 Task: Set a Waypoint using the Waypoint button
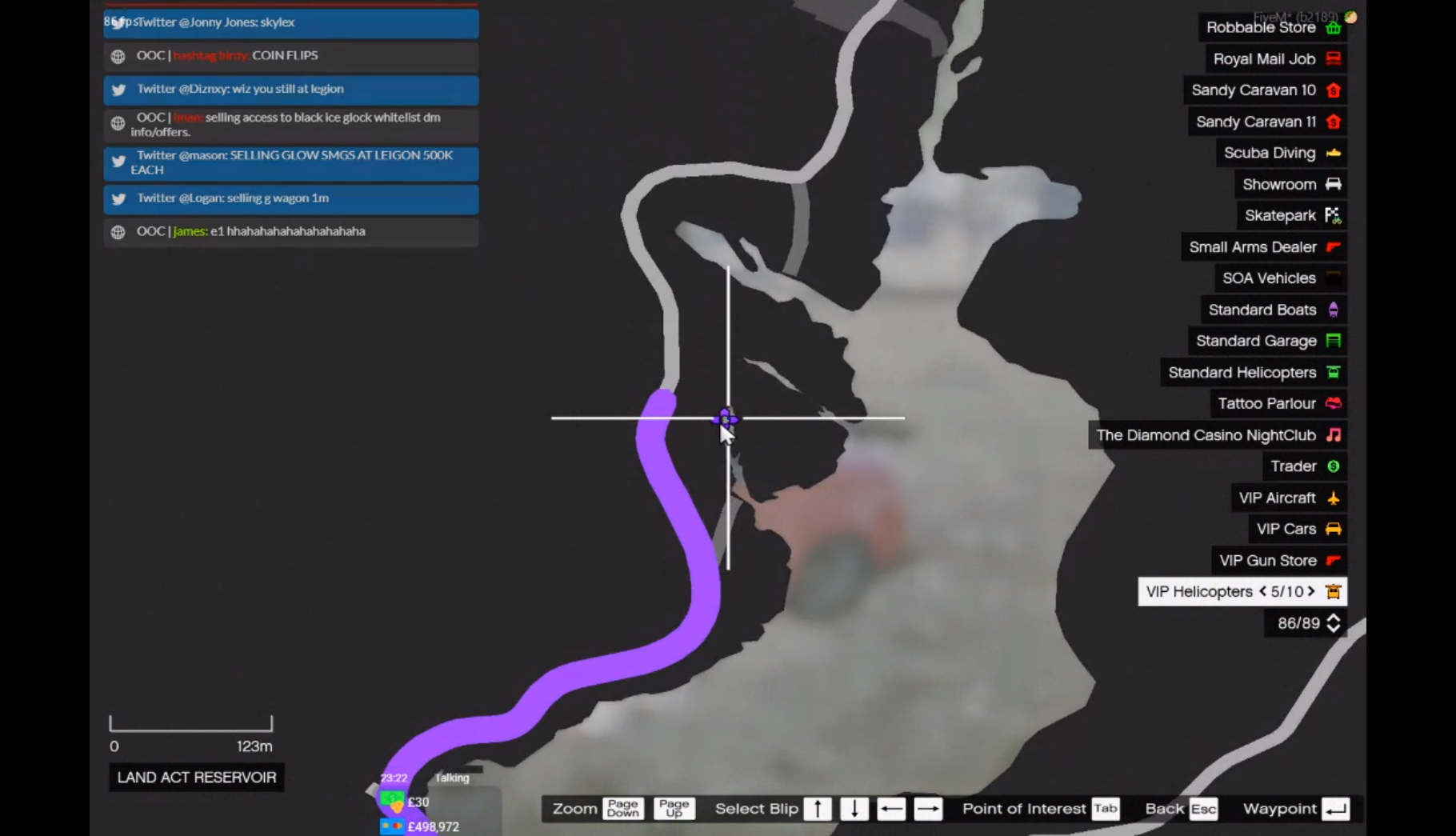[x=1334, y=809]
